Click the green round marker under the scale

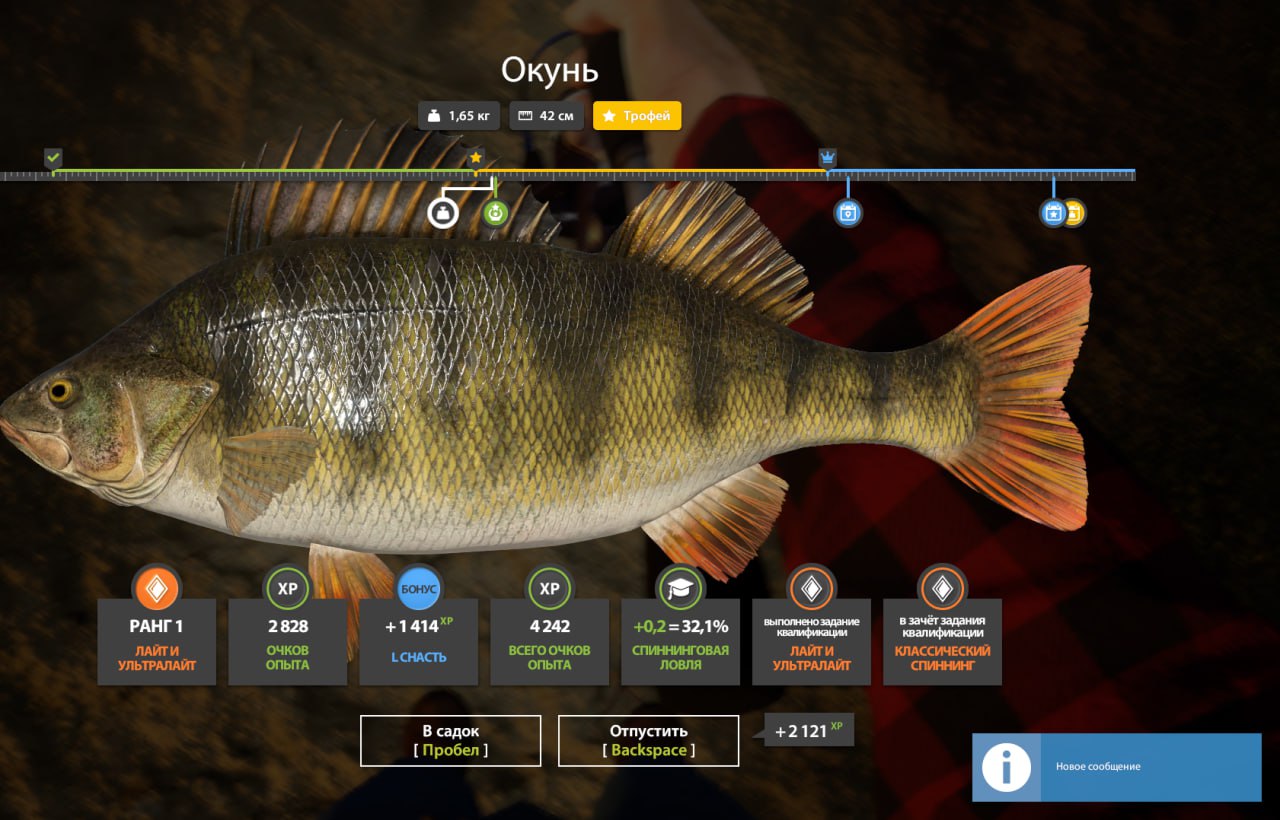tap(496, 212)
